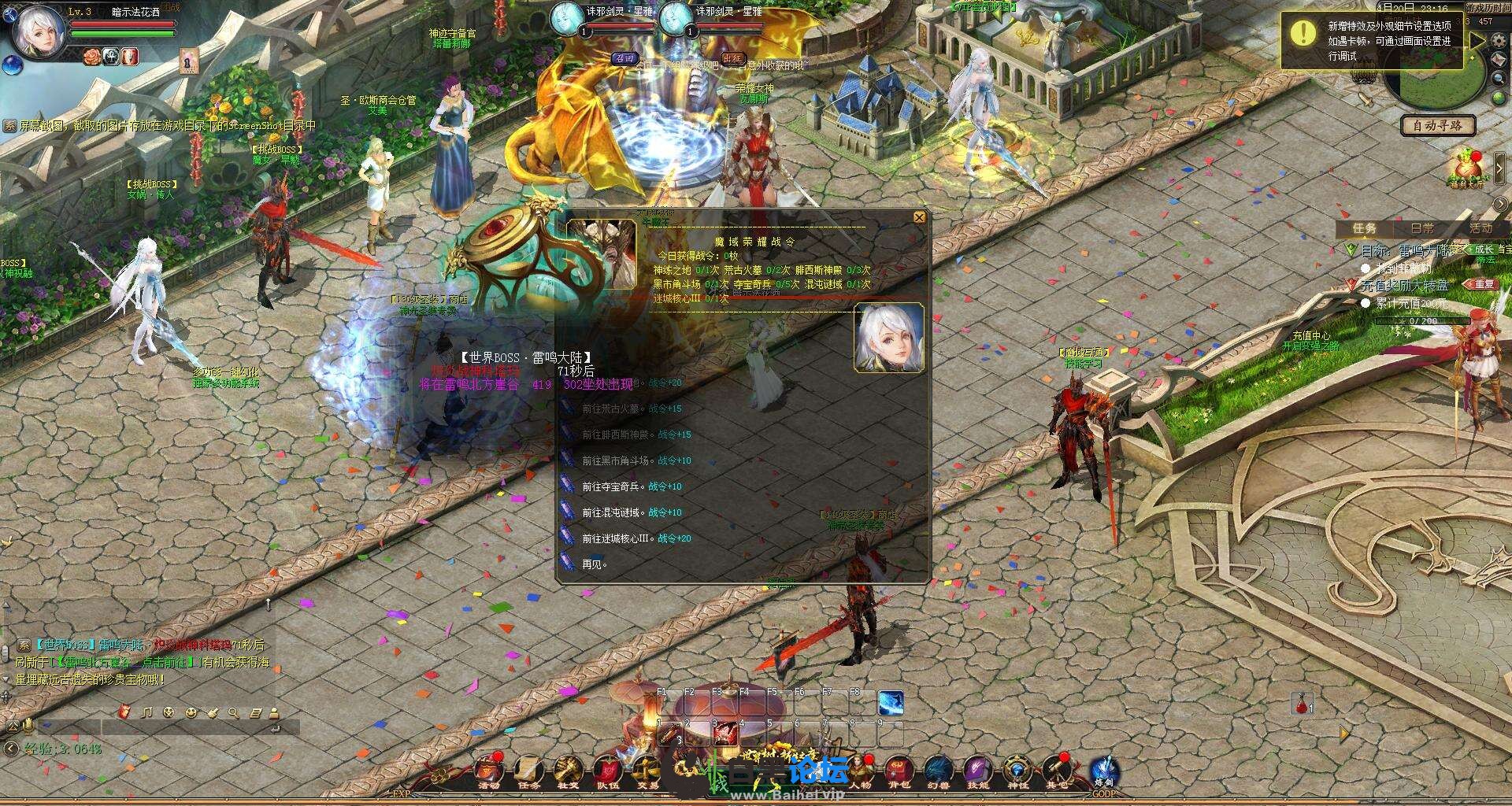The width and height of the screenshot is (1512, 806).
Task: Close the 魔域荣耀战令 dialog window
Action: tap(918, 217)
